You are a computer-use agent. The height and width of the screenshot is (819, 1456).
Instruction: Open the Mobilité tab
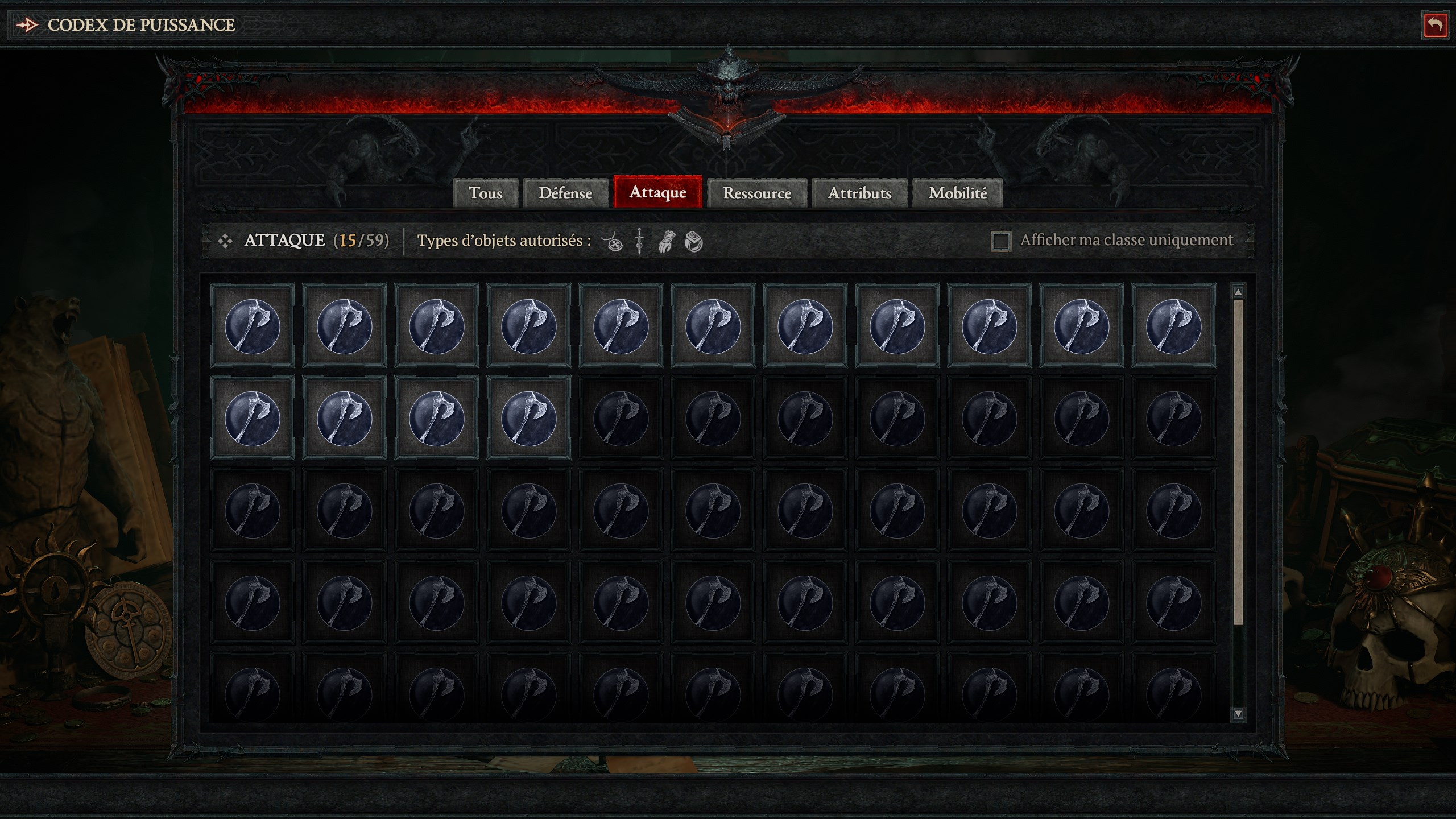(x=958, y=193)
